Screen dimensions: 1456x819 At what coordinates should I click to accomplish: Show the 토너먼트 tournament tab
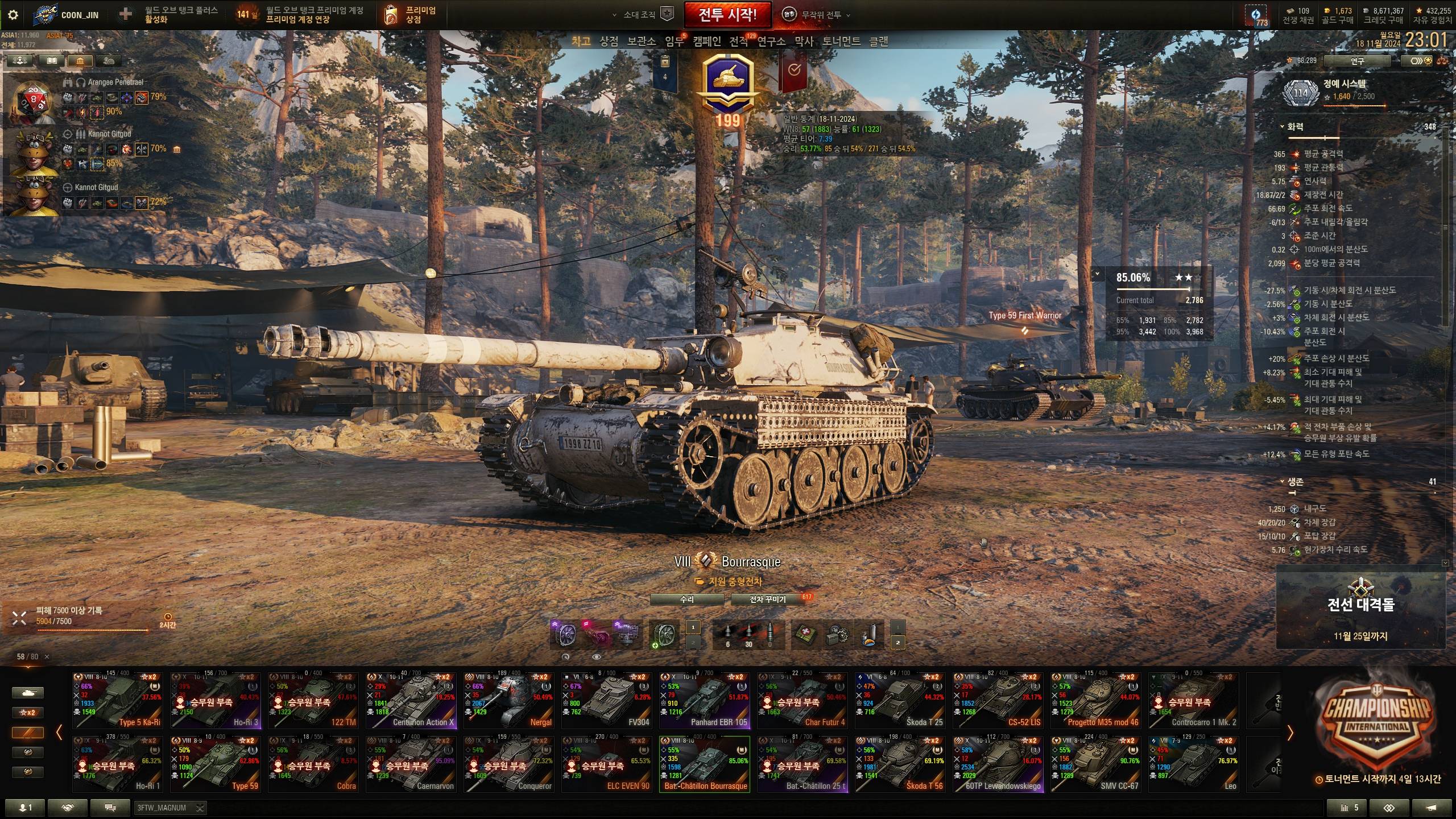[841, 41]
